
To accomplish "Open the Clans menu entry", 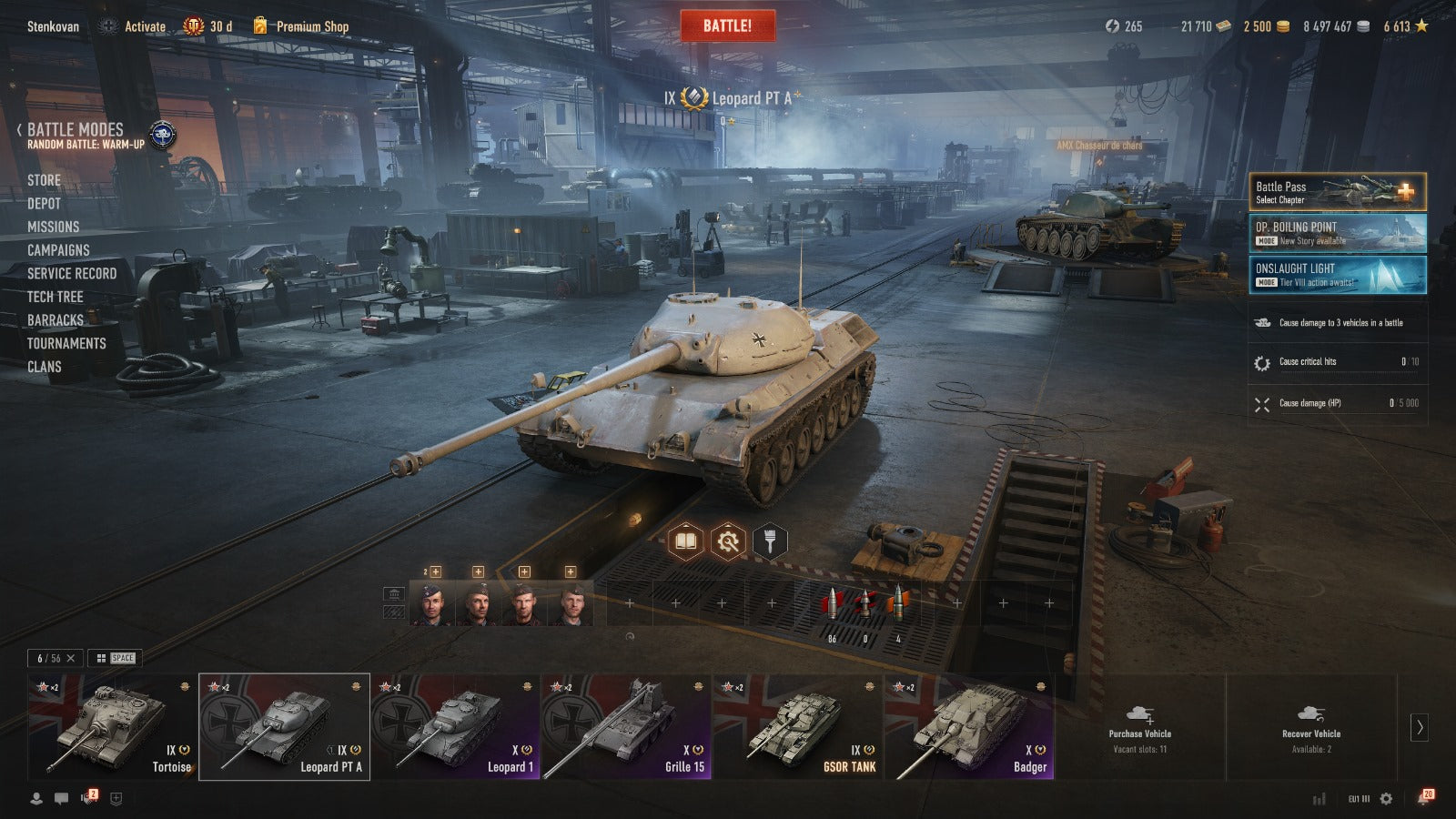I will pos(44,367).
